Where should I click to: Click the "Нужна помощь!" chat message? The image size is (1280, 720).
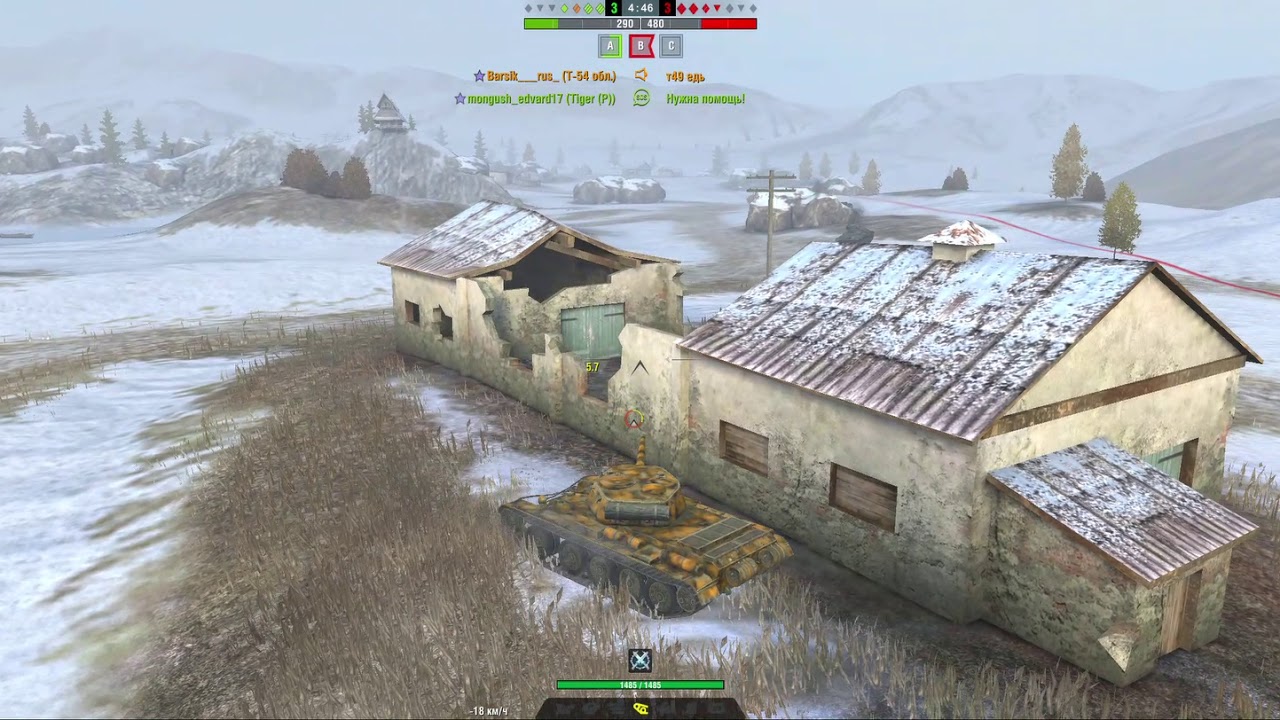(707, 98)
